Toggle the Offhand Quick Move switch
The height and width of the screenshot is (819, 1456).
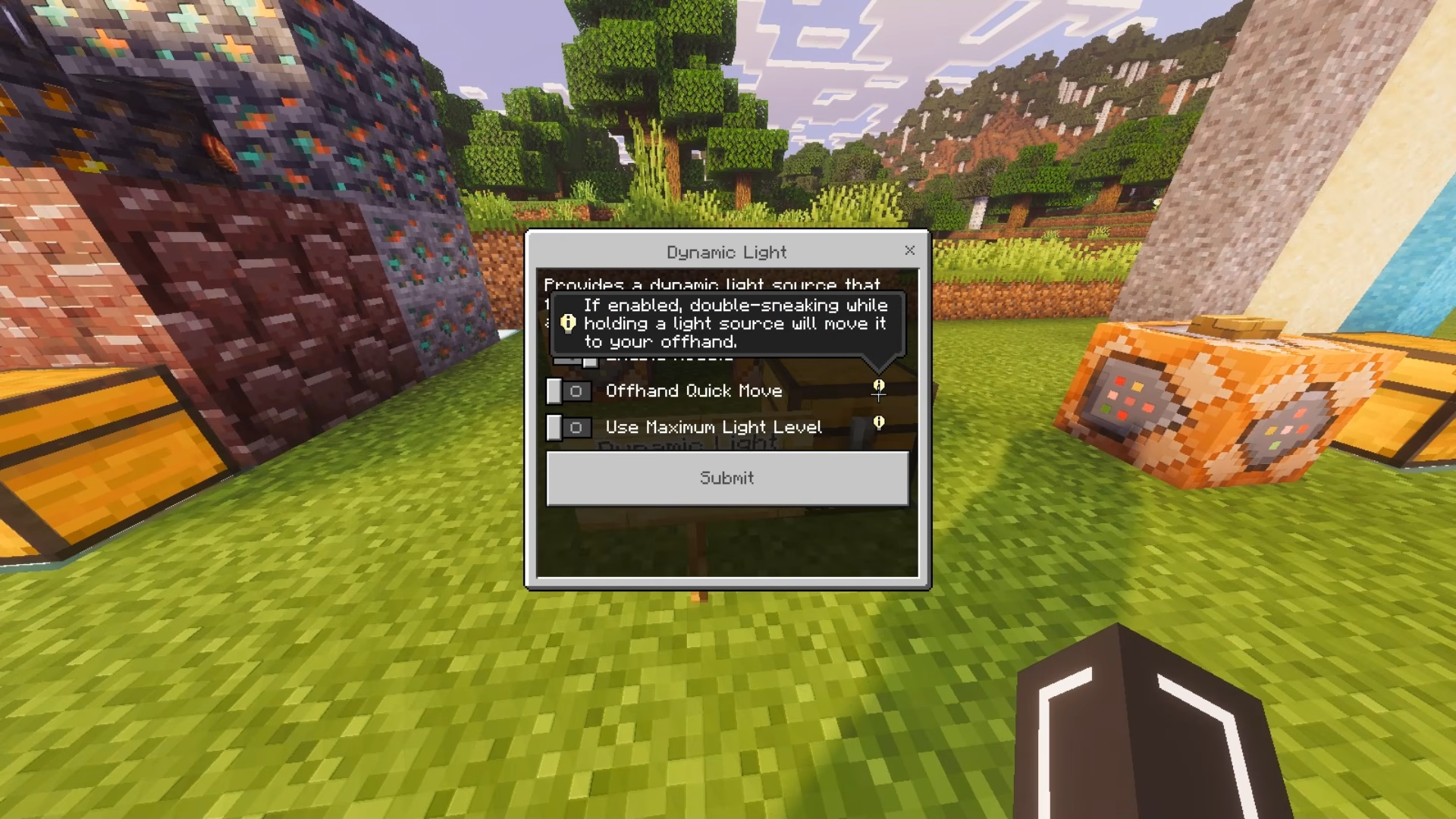(x=569, y=391)
